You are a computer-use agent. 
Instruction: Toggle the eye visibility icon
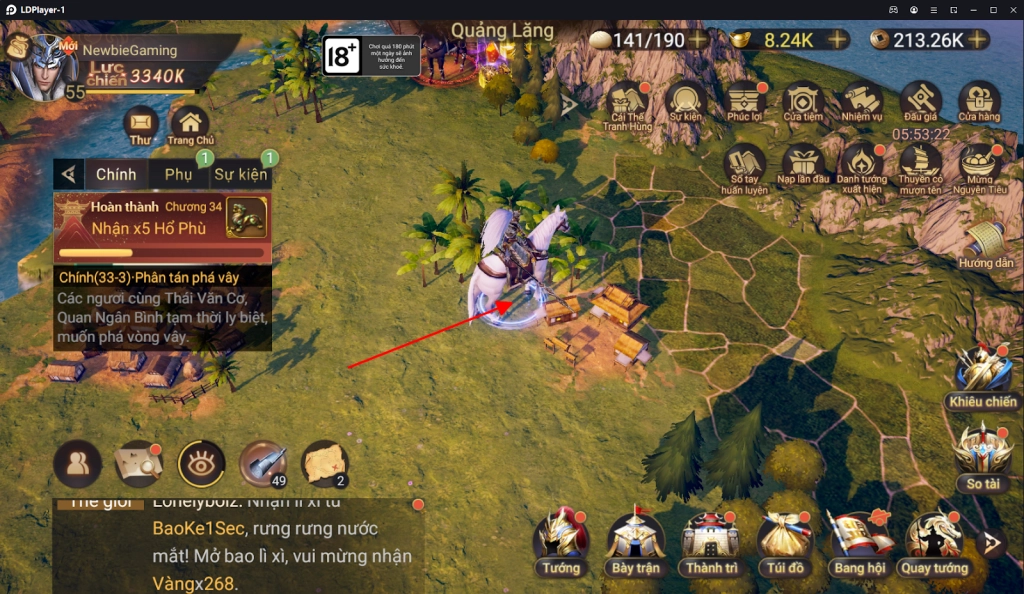(x=201, y=463)
